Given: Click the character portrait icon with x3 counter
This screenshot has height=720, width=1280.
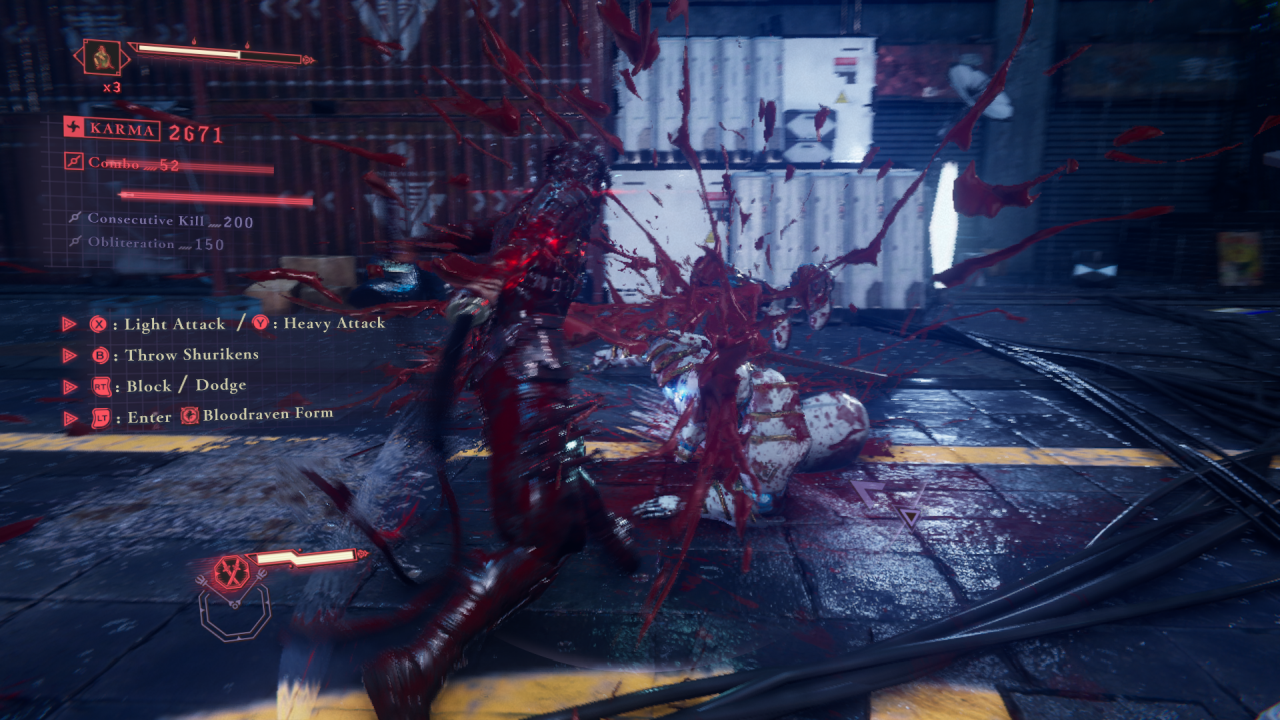Looking at the screenshot, I should 103,57.
